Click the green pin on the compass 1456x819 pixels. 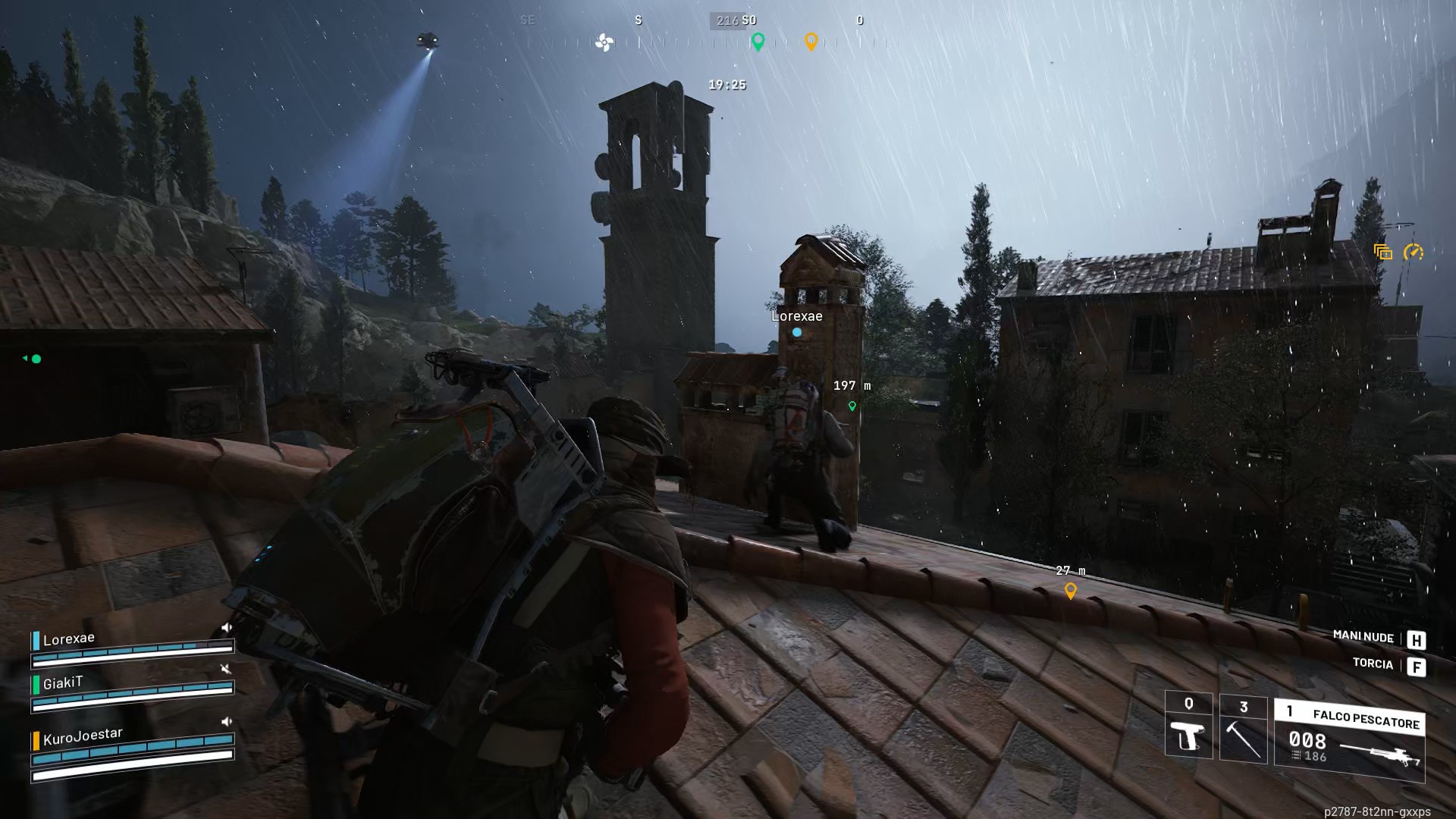758,44
